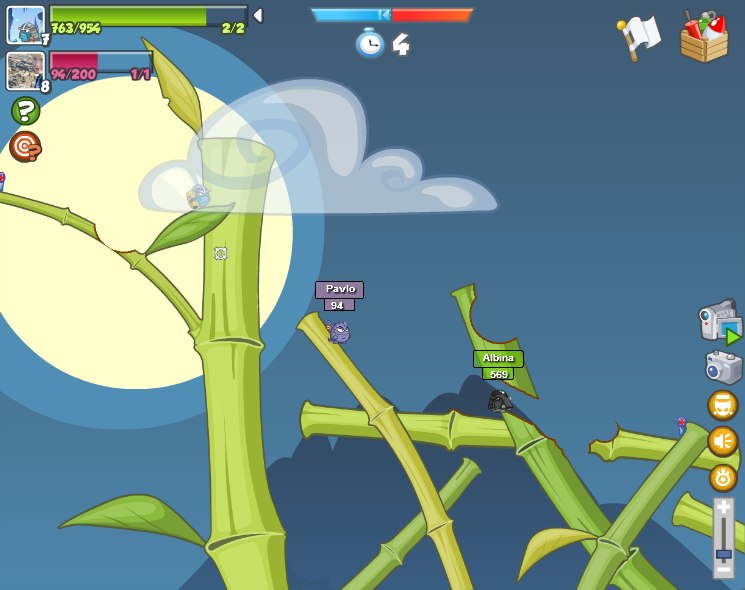Open the green question mark help
This screenshot has width=745, height=590.
[x=25, y=110]
